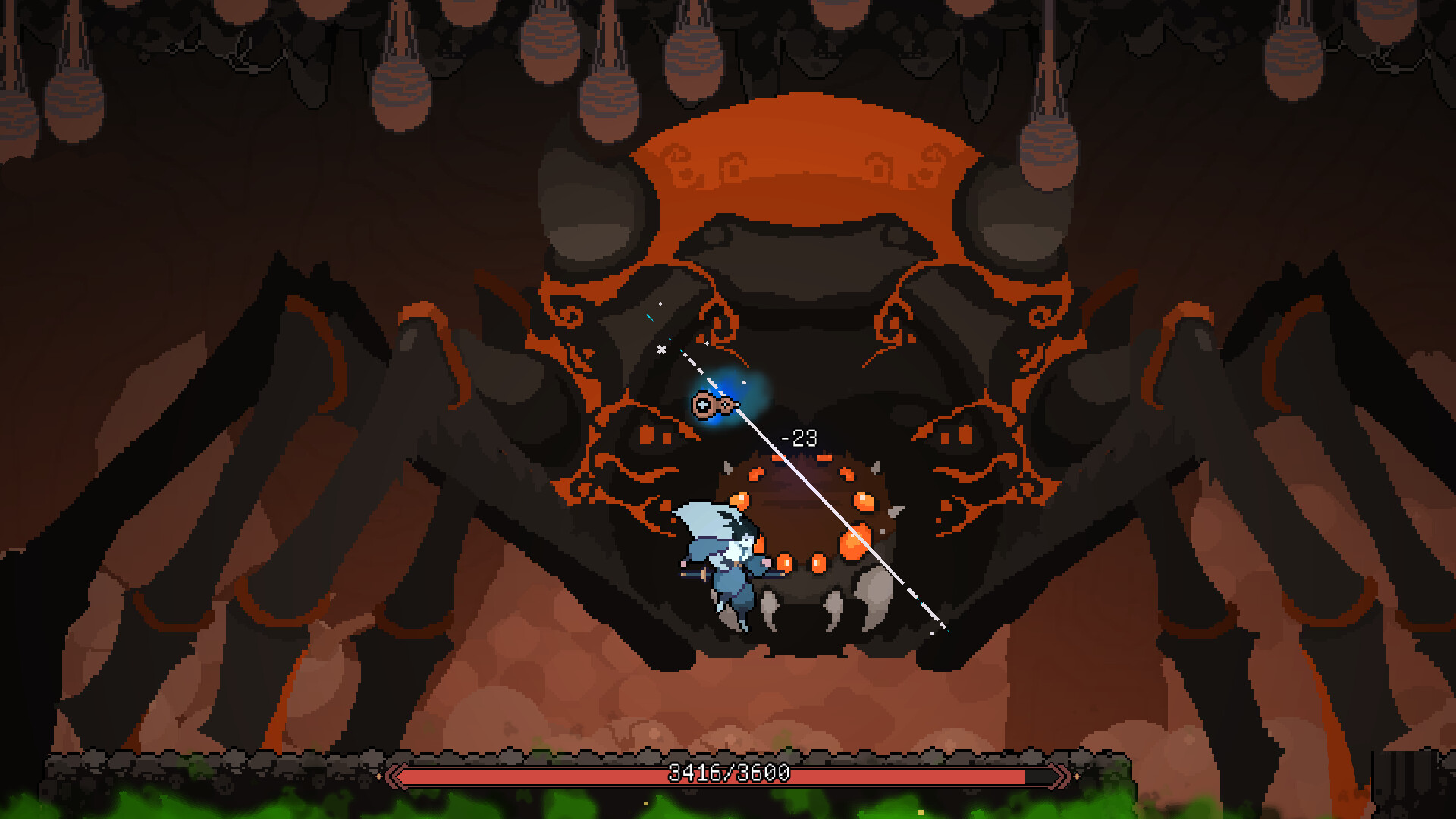Click the floating damage number -23

798,436
